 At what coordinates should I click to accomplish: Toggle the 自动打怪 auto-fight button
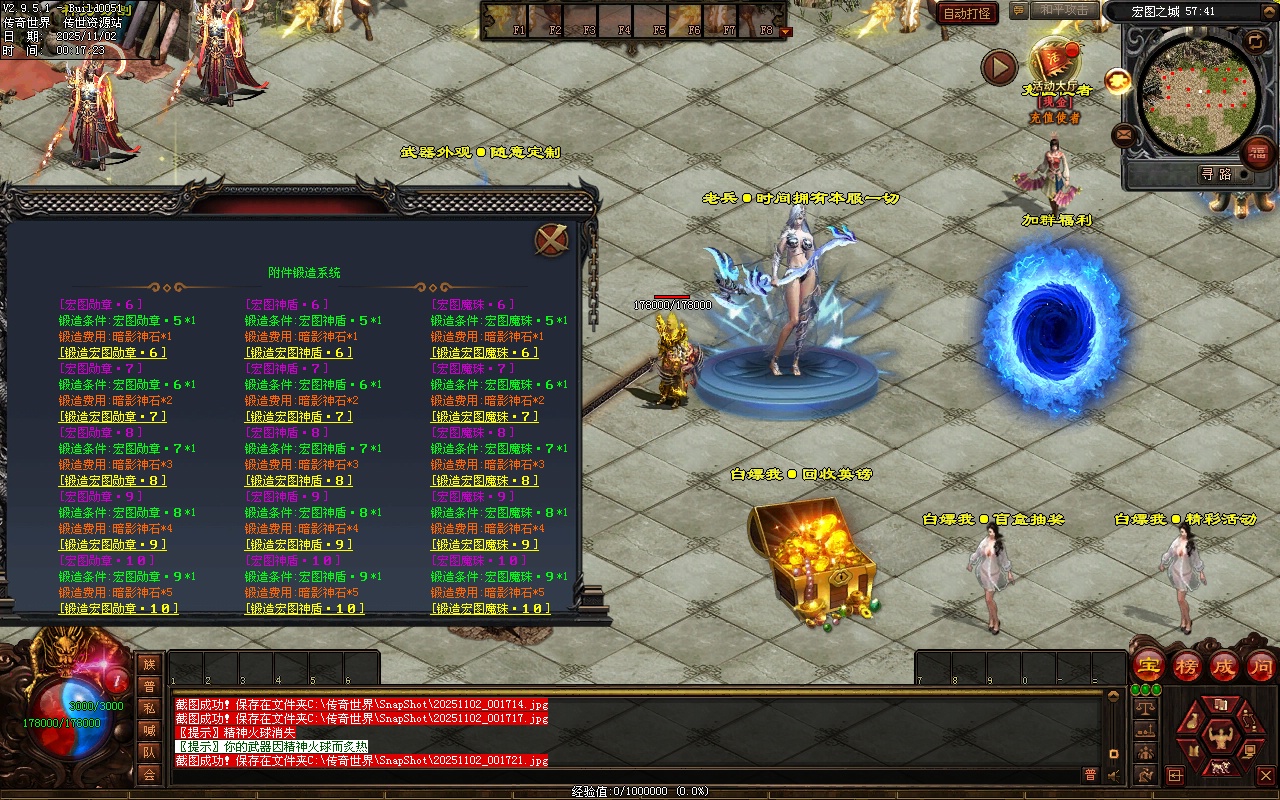967,13
